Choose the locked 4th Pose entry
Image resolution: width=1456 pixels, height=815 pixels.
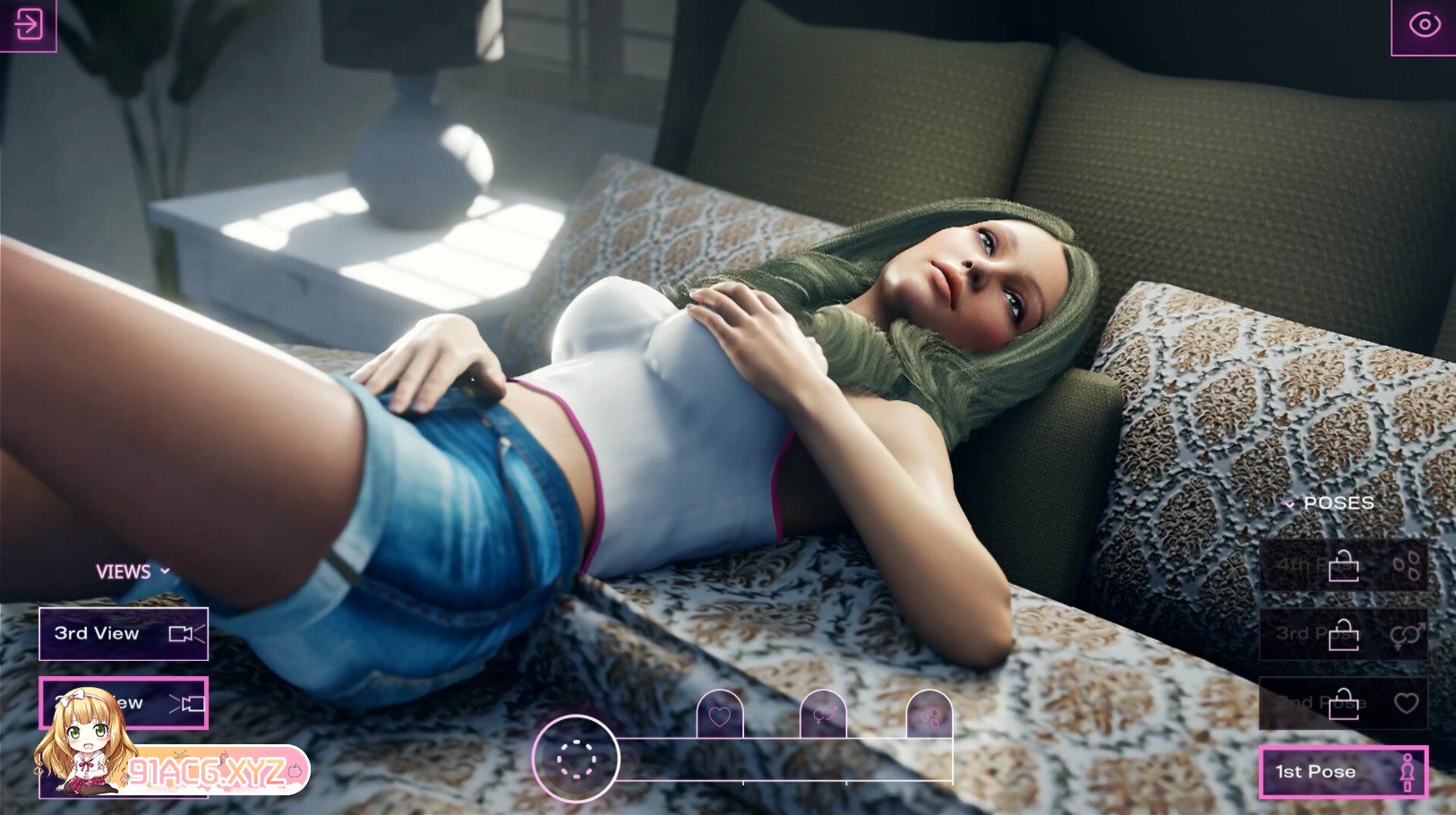tap(1342, 566)
